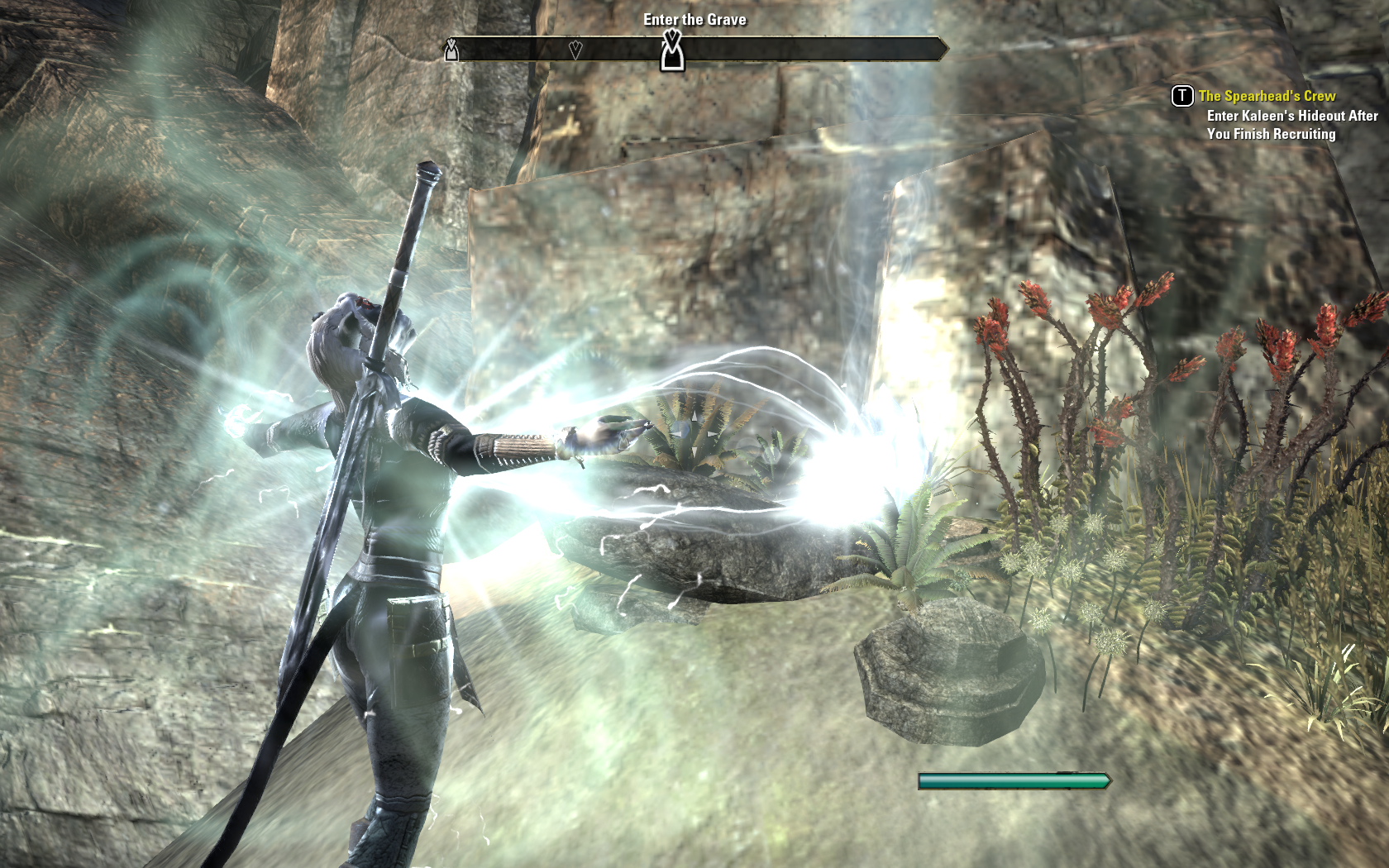This screenshot has height=868, width=1389.
Task: Click the Enter Kaleen's Hideout objective text
Action: (1291, 125)
